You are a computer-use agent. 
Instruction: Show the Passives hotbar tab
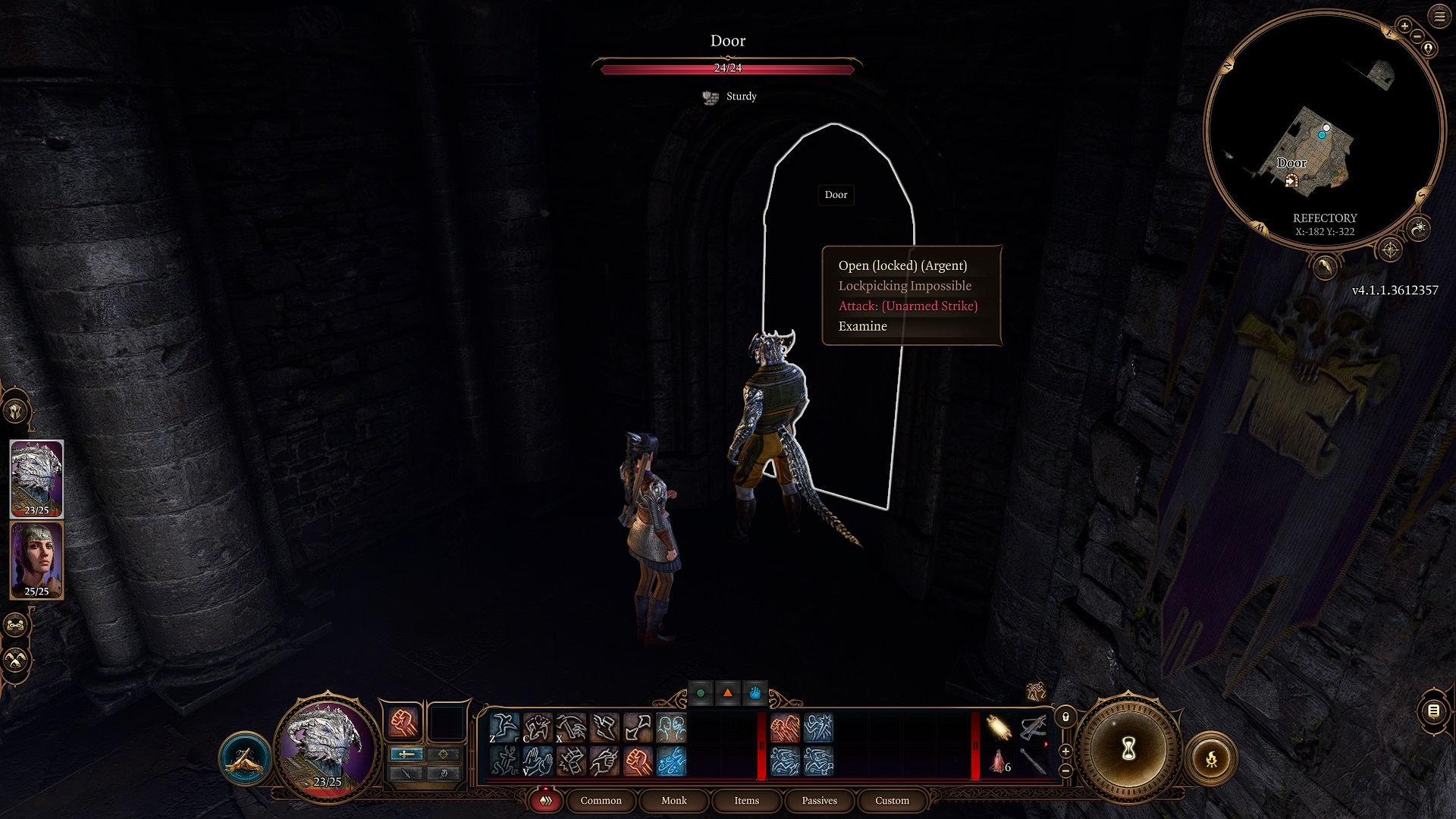pyautogui.click(x=819, y=801)
